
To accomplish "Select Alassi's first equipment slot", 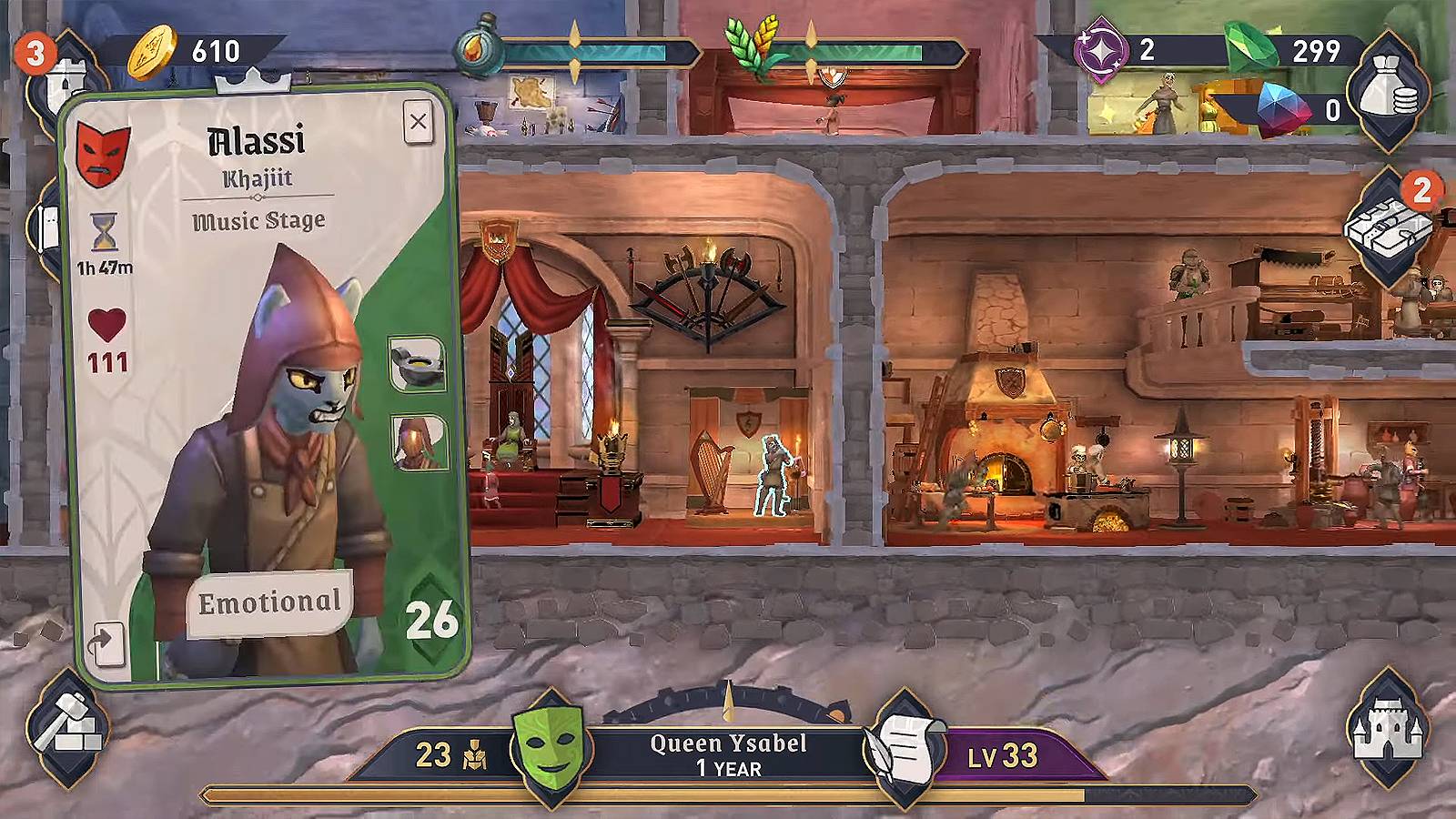I will (417, 364).
